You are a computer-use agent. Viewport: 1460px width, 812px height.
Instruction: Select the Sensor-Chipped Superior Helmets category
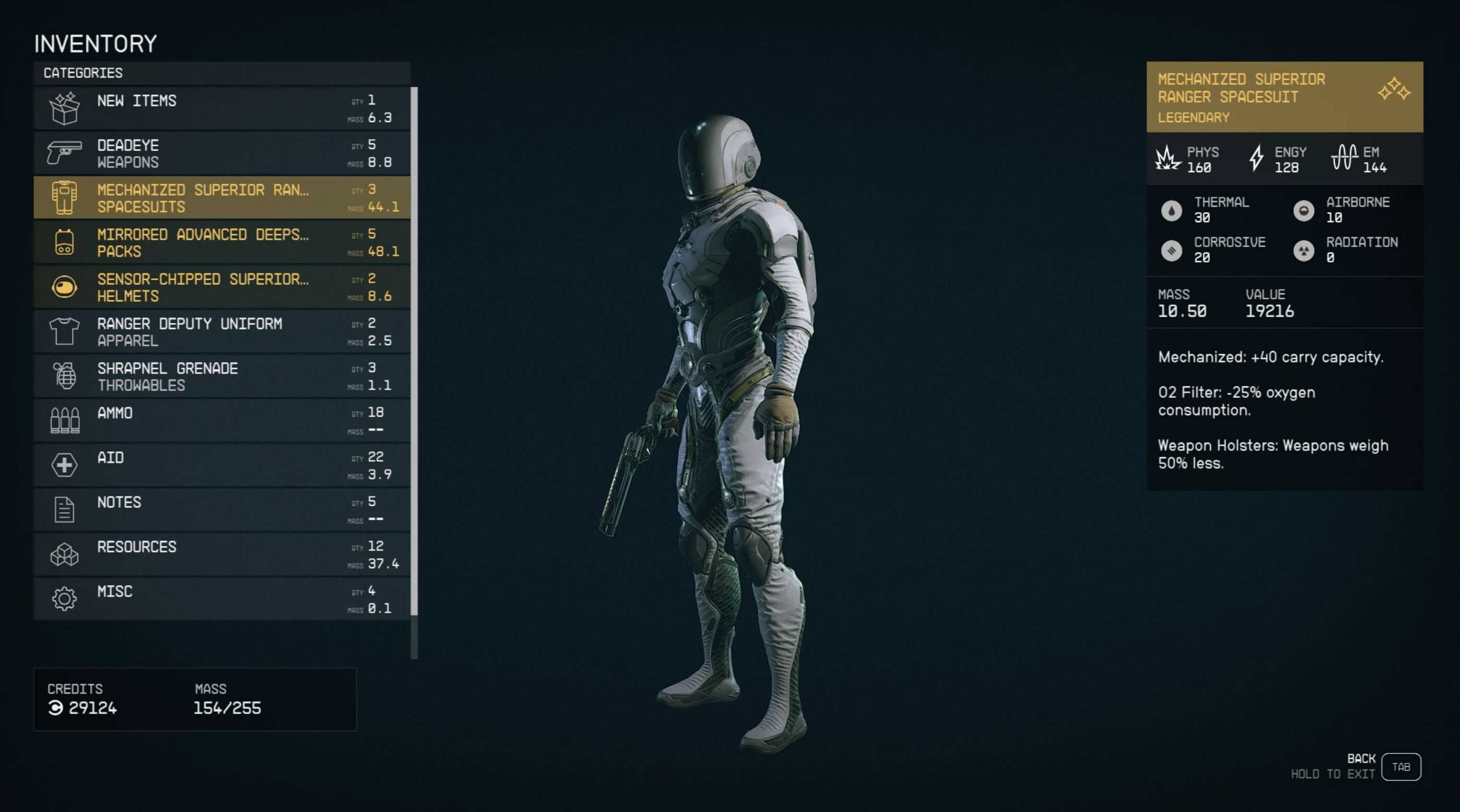(221, 287)
